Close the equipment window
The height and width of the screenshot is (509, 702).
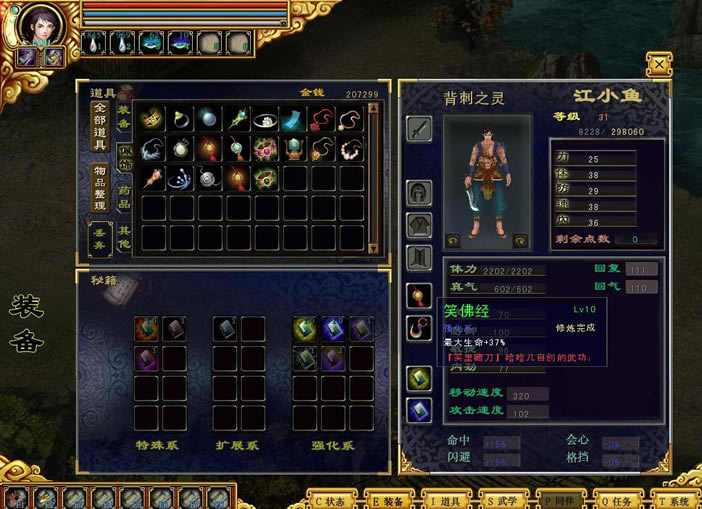[x=658, y=64]
